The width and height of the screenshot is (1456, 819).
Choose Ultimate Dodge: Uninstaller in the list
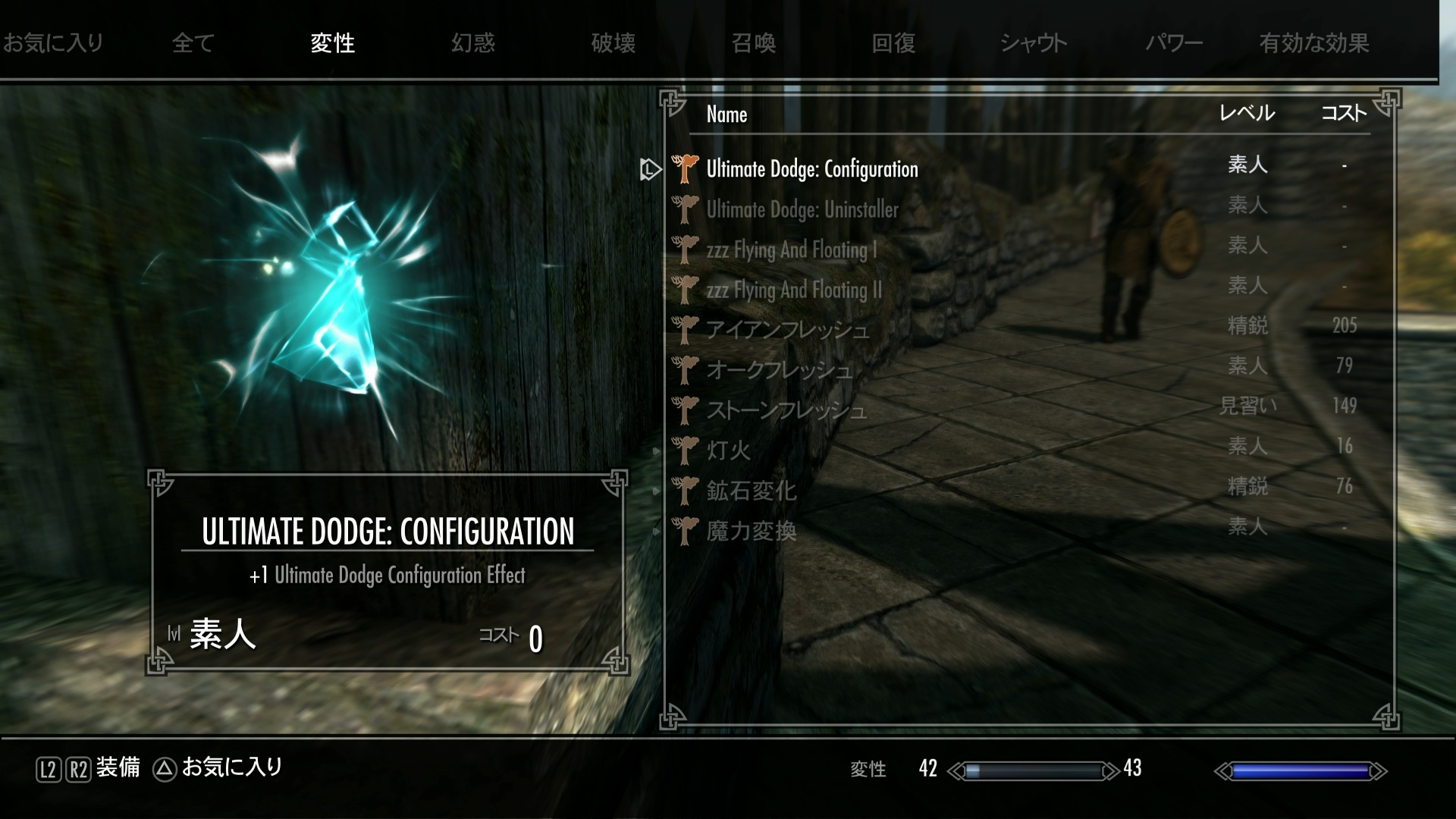(x=802, y=209)
